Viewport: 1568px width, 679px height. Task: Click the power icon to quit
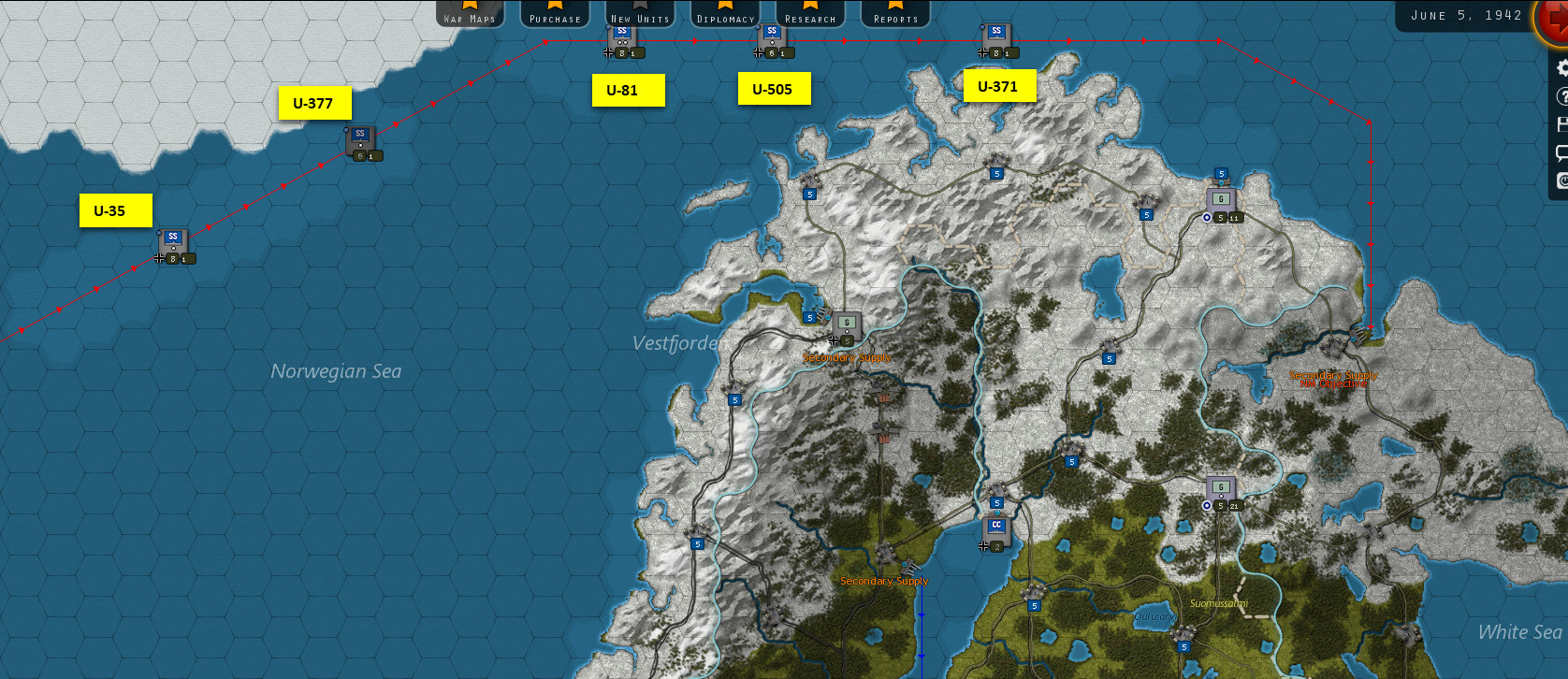1561,181
